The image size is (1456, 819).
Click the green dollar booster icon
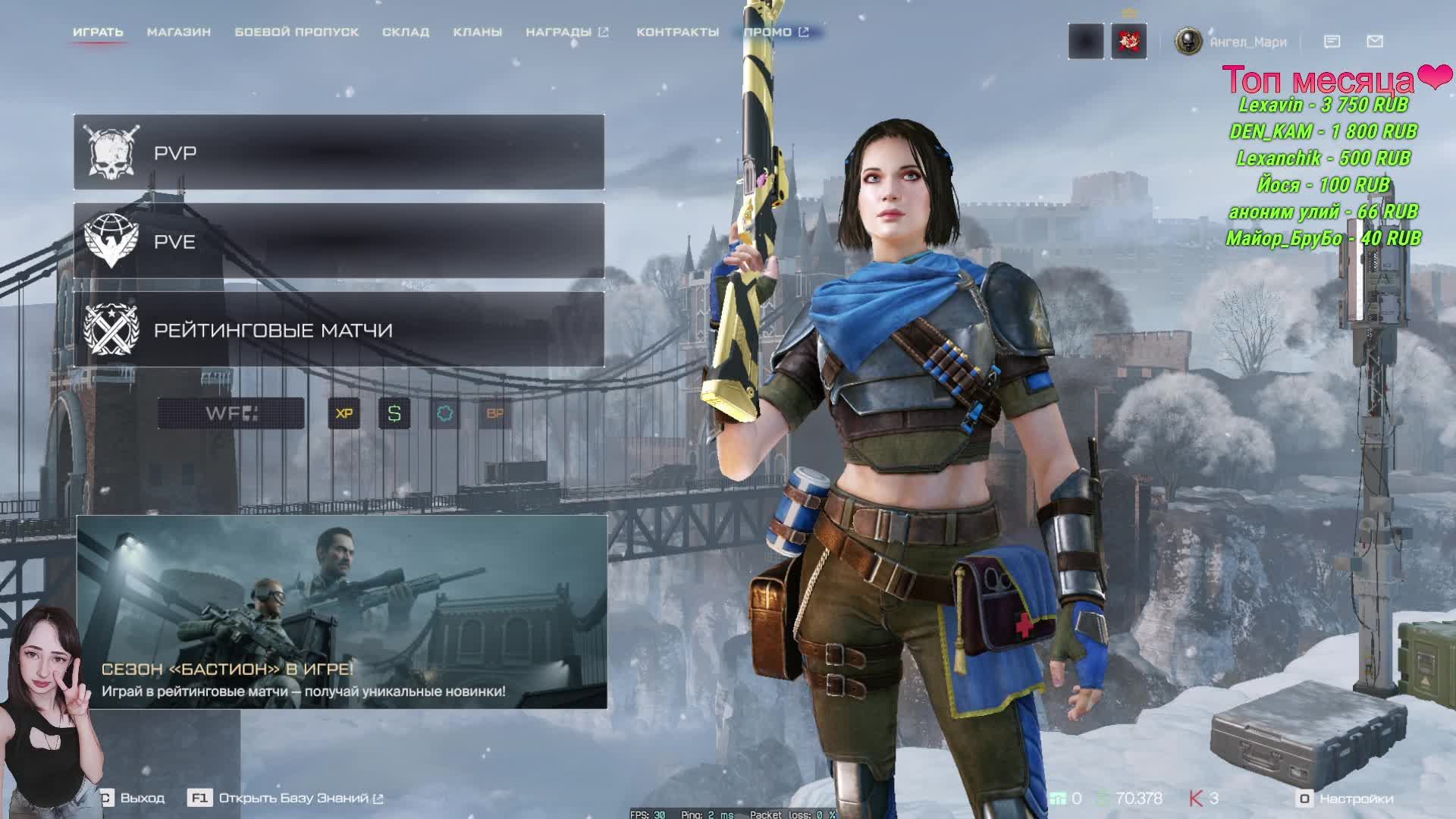click(394, 413)
